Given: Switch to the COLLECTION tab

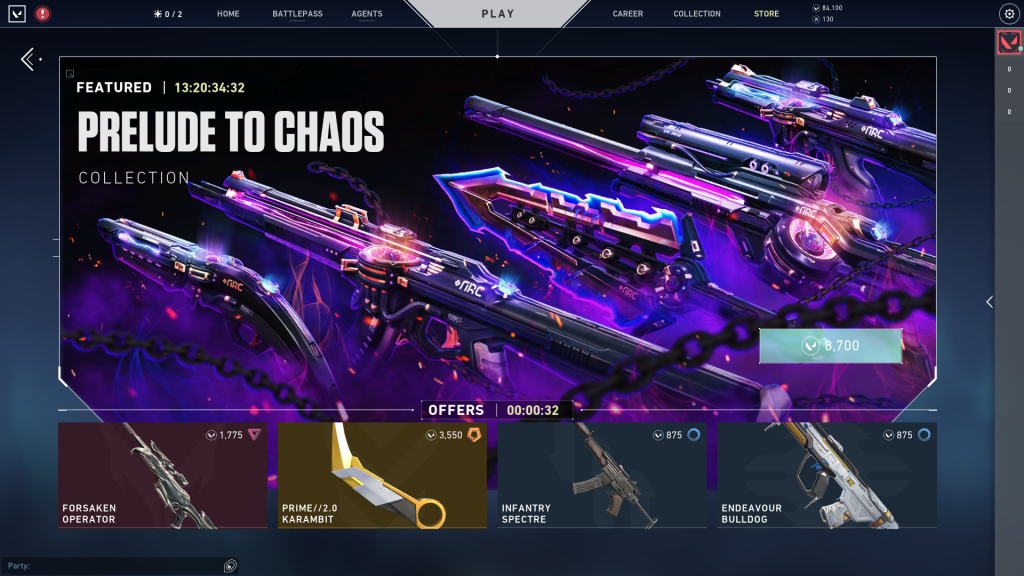Looking at the screenshot, I should [697, 14].
